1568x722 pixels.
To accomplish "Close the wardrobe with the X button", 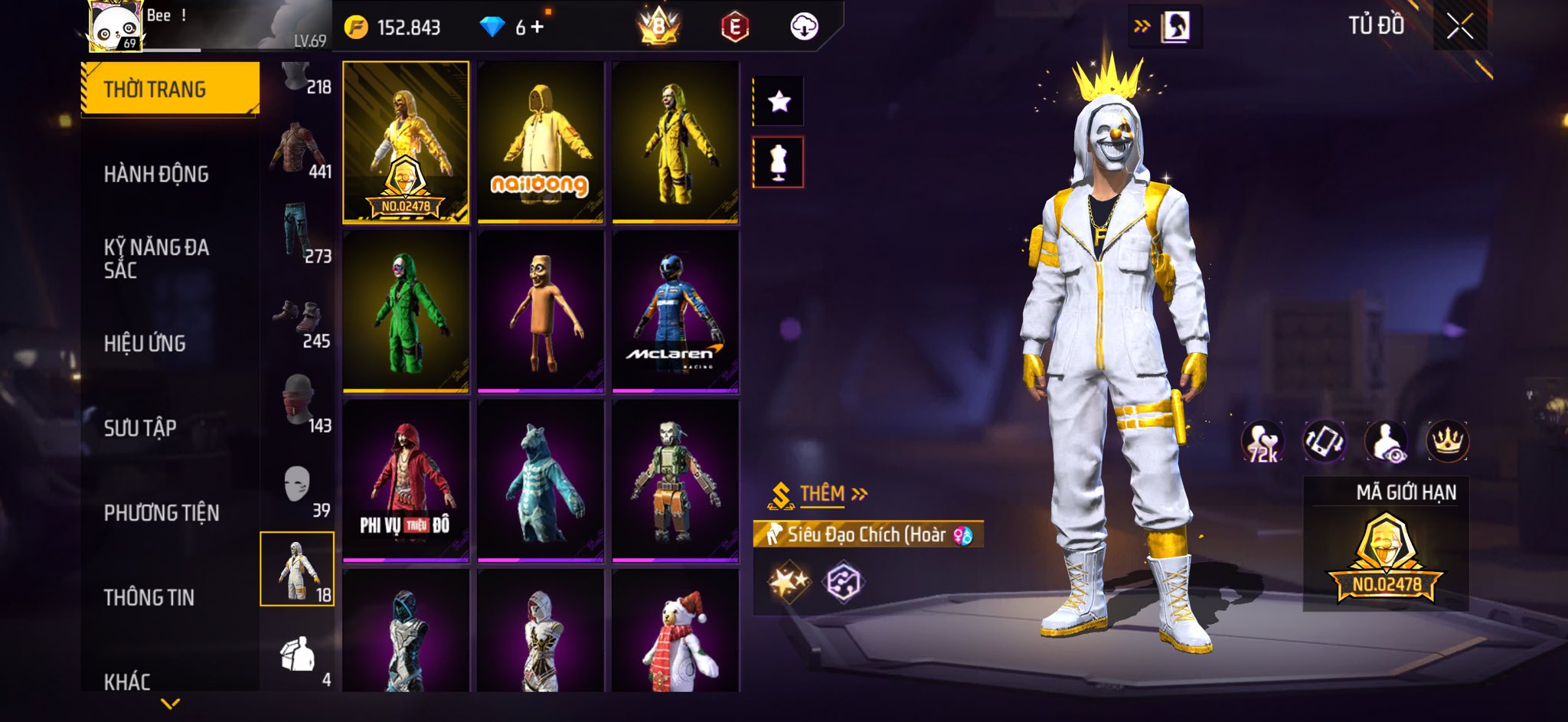I will [x=1459, y=28].
